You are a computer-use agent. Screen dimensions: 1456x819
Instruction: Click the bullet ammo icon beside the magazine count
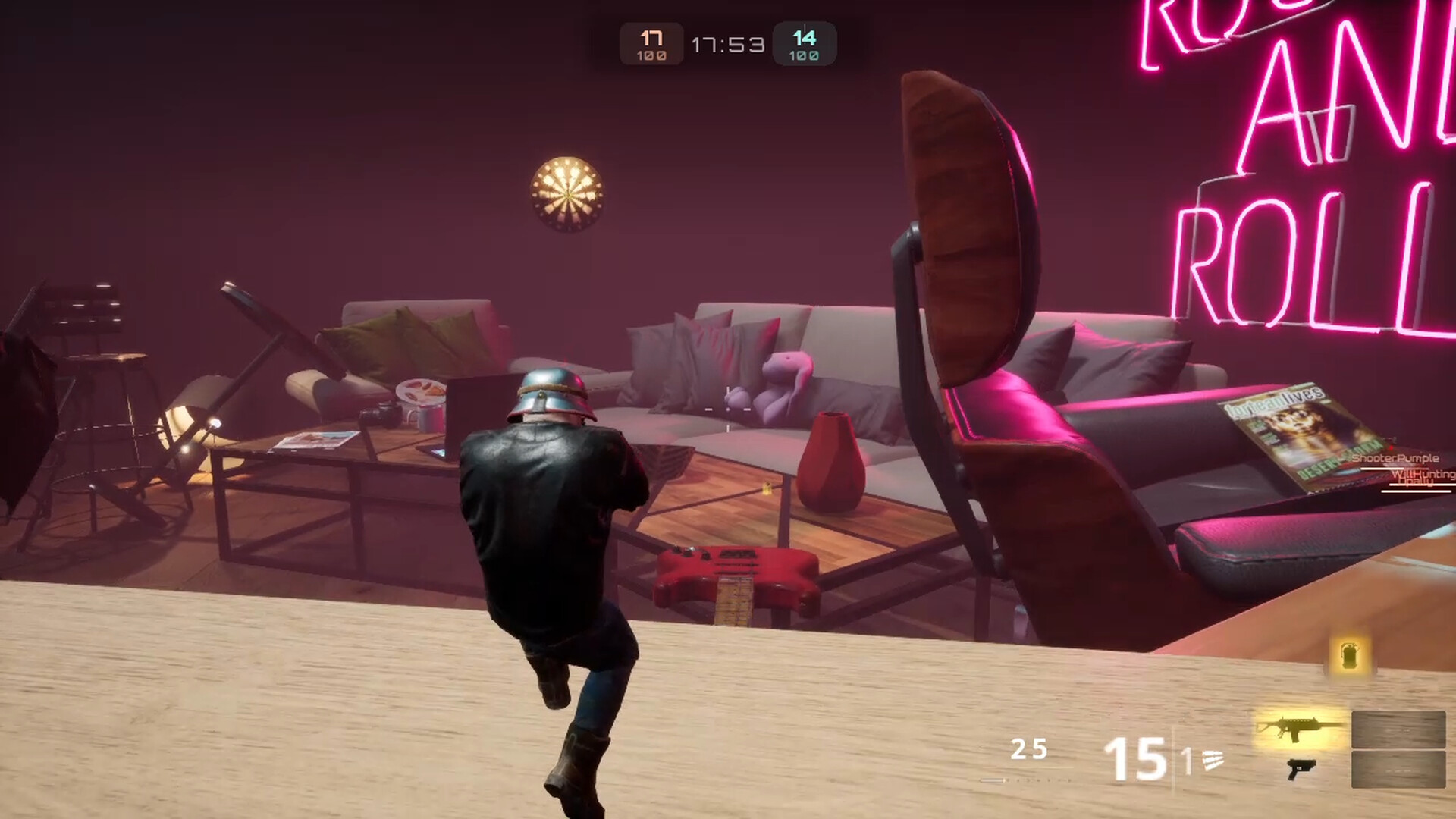(x=1212, y=761)
